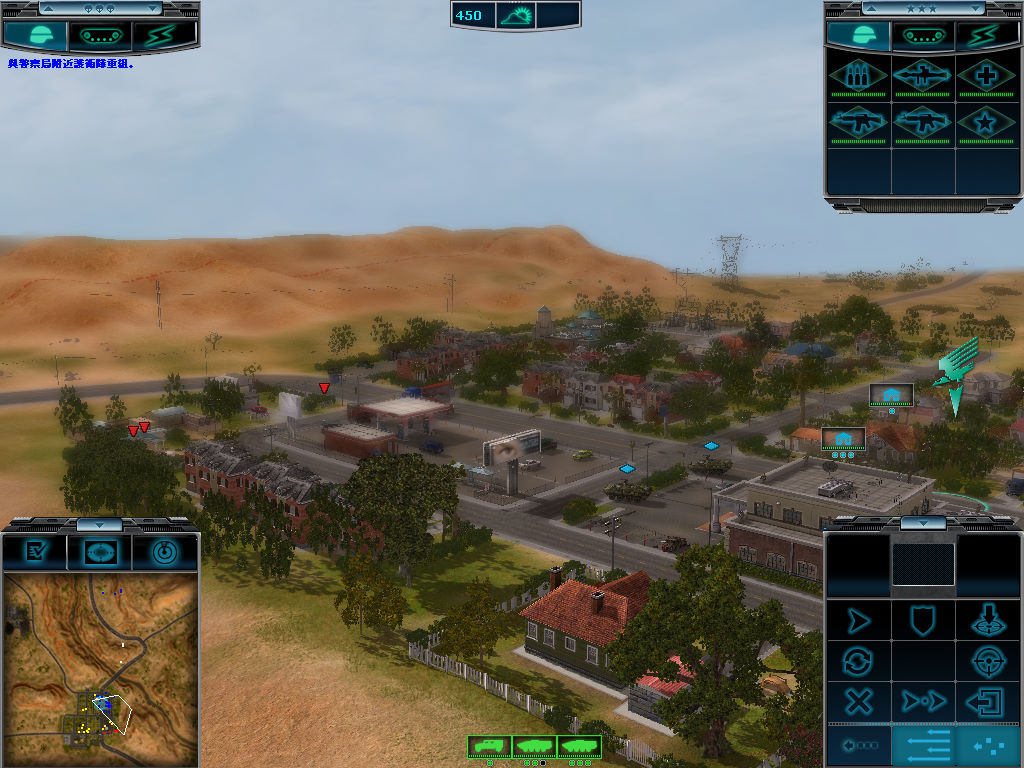Select the scattered dots formation button

click(x=988, y=746)
